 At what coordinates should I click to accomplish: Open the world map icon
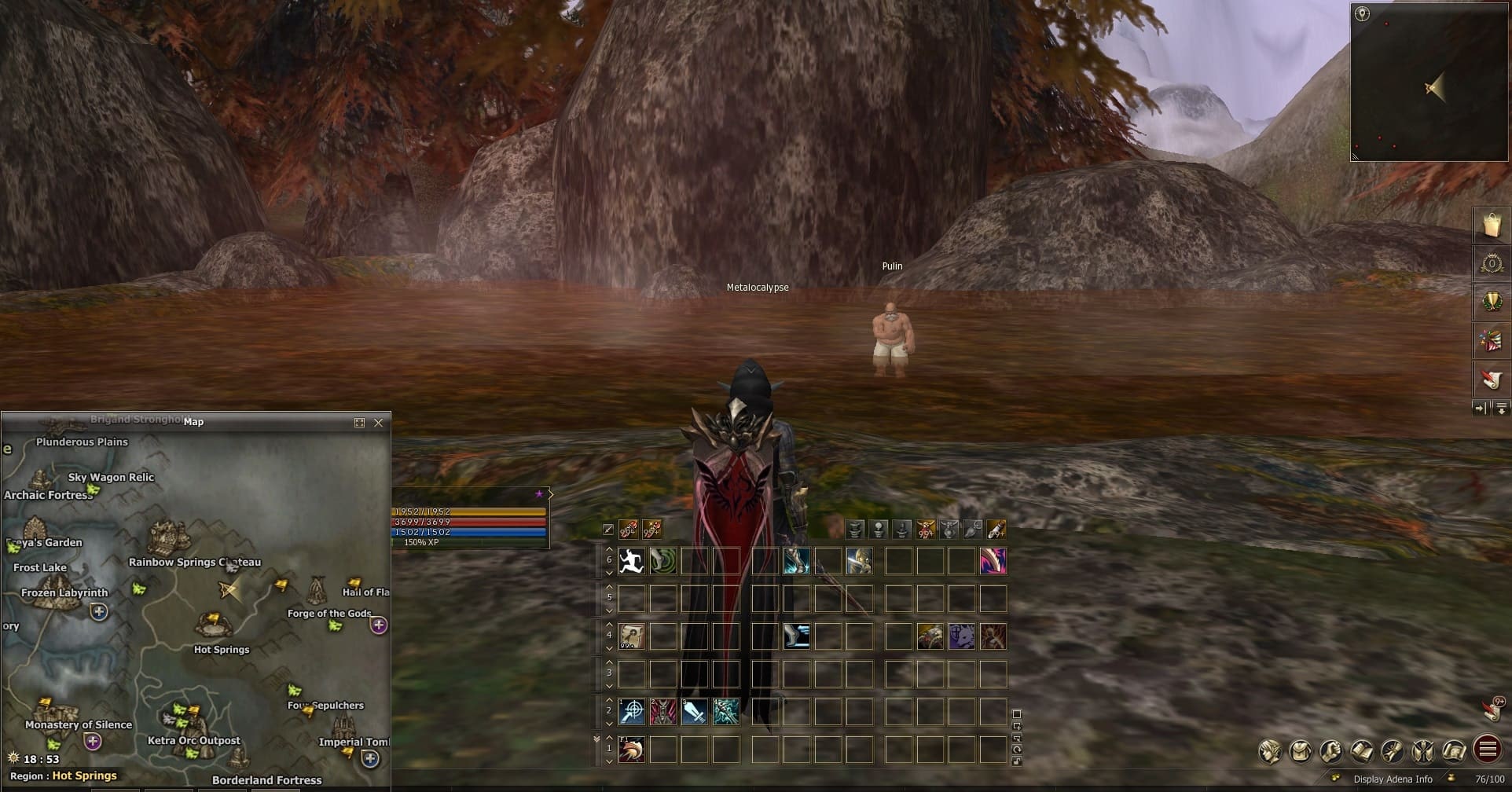click(x=1455, y=751)
